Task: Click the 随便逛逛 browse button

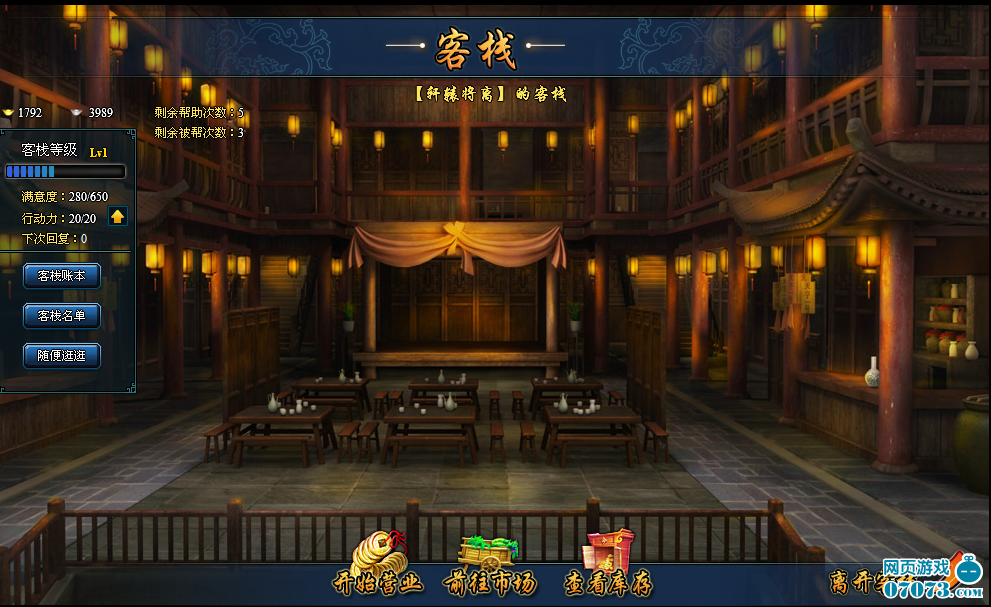Action: click(x=62, y=356)
